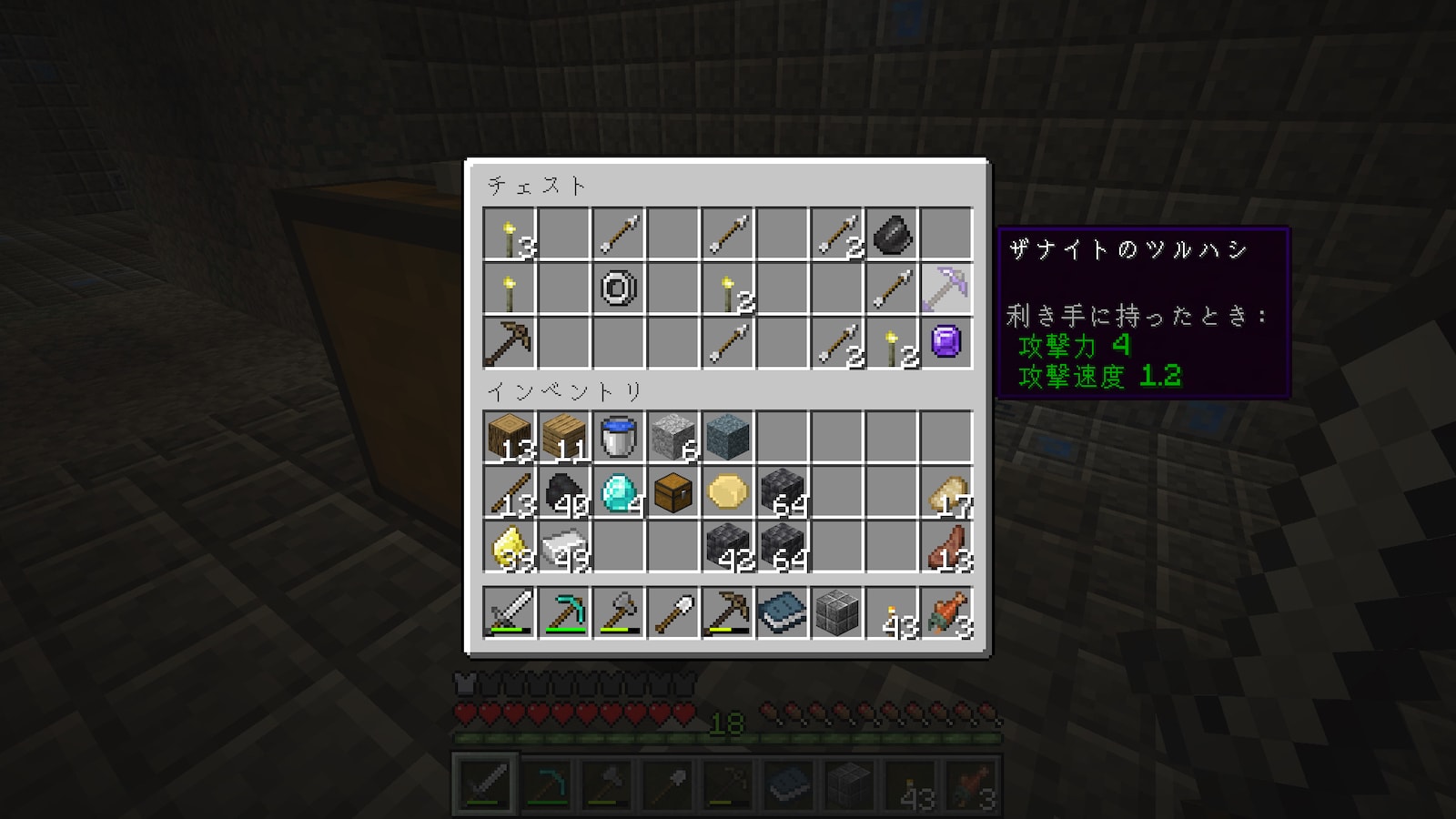Pick up the chest item in inventory
1456x819 pixels.
pos(672,492)
